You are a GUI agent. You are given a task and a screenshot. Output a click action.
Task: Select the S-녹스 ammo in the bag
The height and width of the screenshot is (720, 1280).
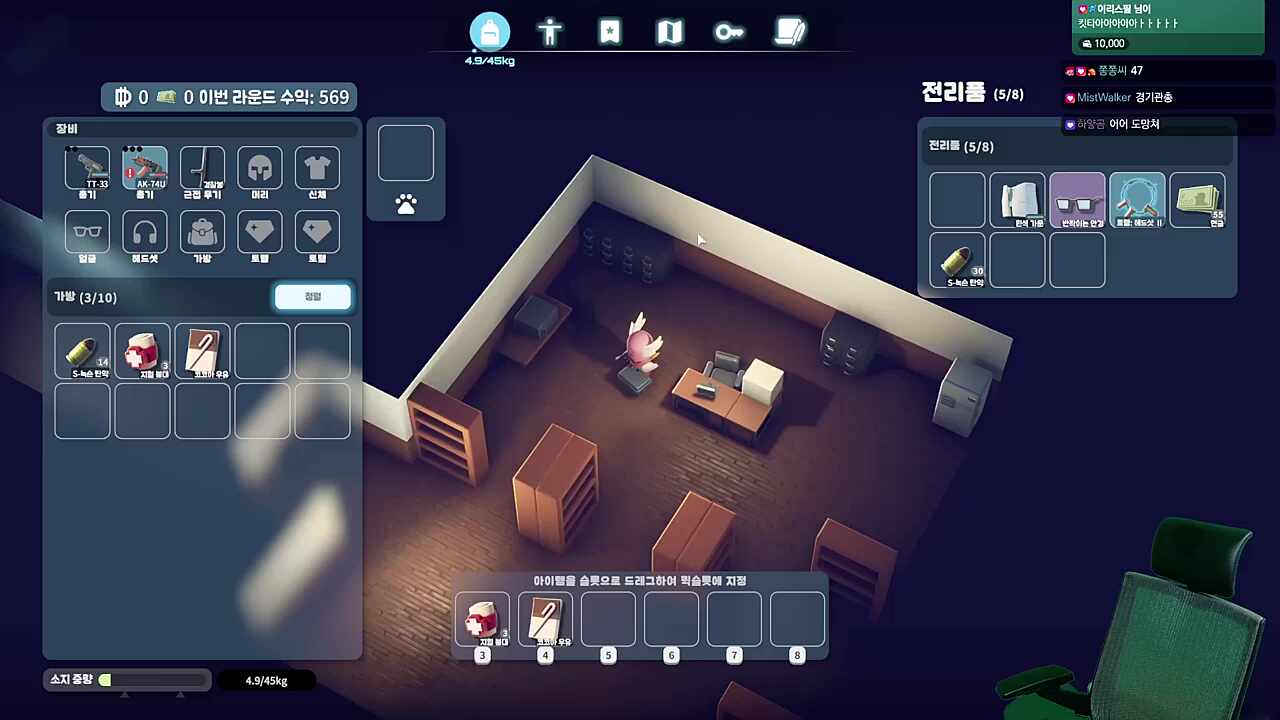[82, 350]
